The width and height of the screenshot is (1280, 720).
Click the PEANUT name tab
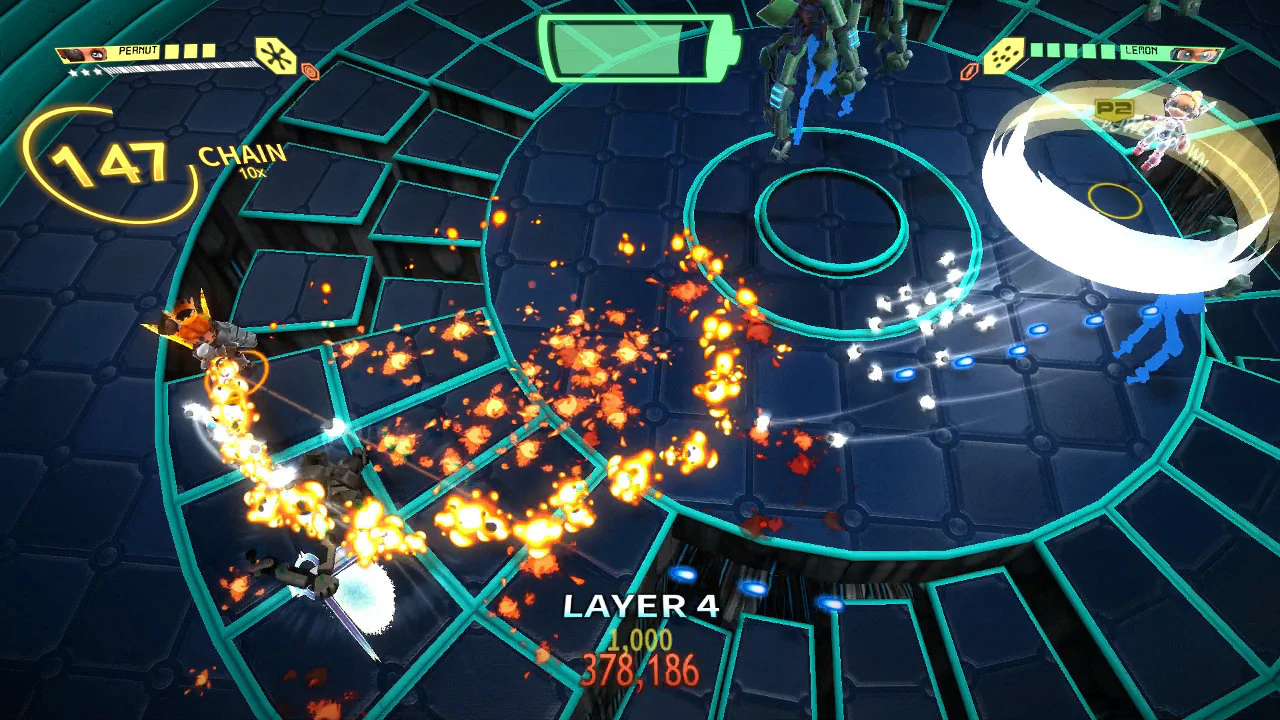(x=138, y=50)
